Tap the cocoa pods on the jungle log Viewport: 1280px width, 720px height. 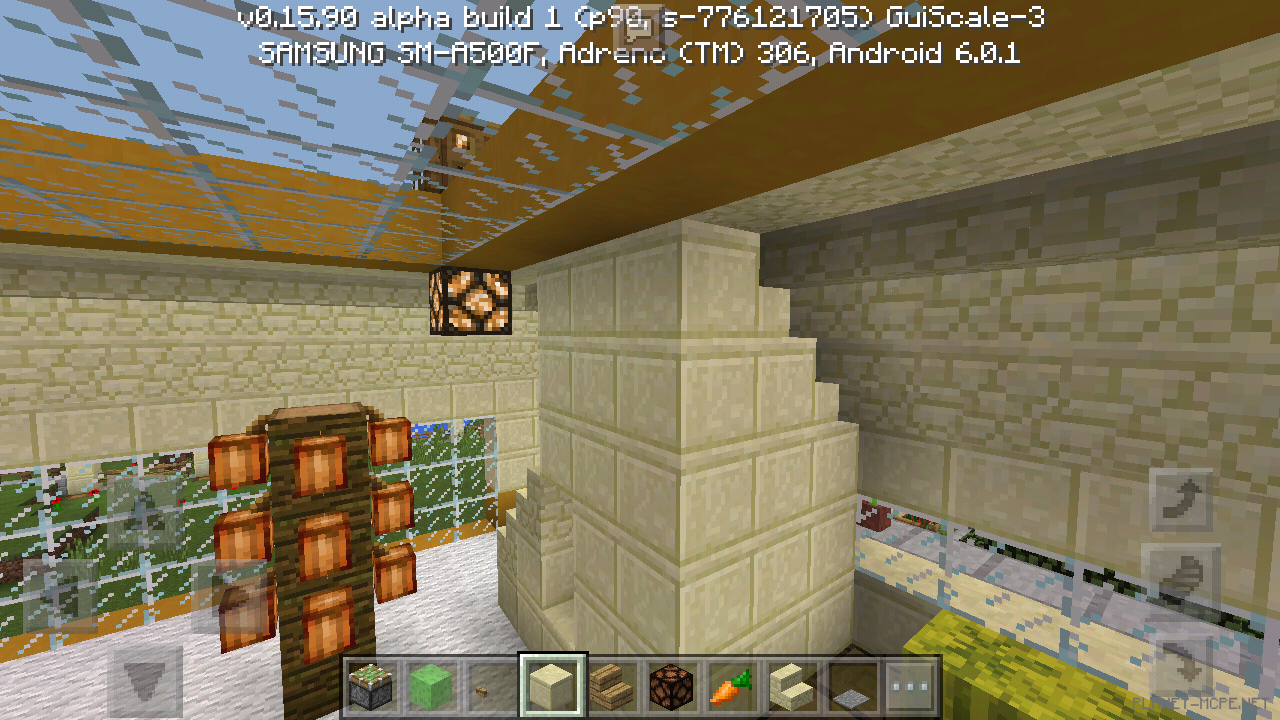click(x=320, y=520)
